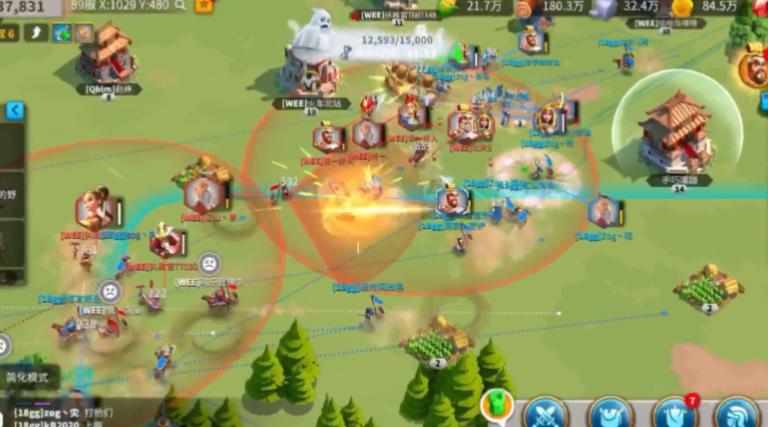The width and height of the screenshot is (768, 427).
Task: Click the coordinate search magnifier
Action: (x=180, y=5)
